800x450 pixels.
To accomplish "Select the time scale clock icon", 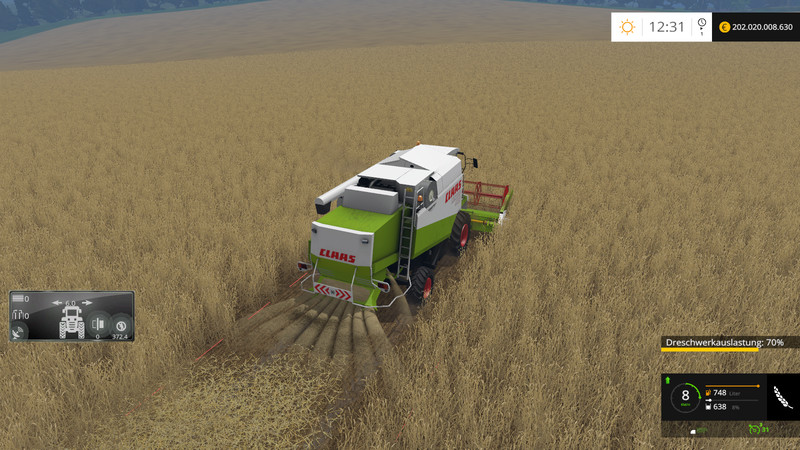I will point(702,26).
